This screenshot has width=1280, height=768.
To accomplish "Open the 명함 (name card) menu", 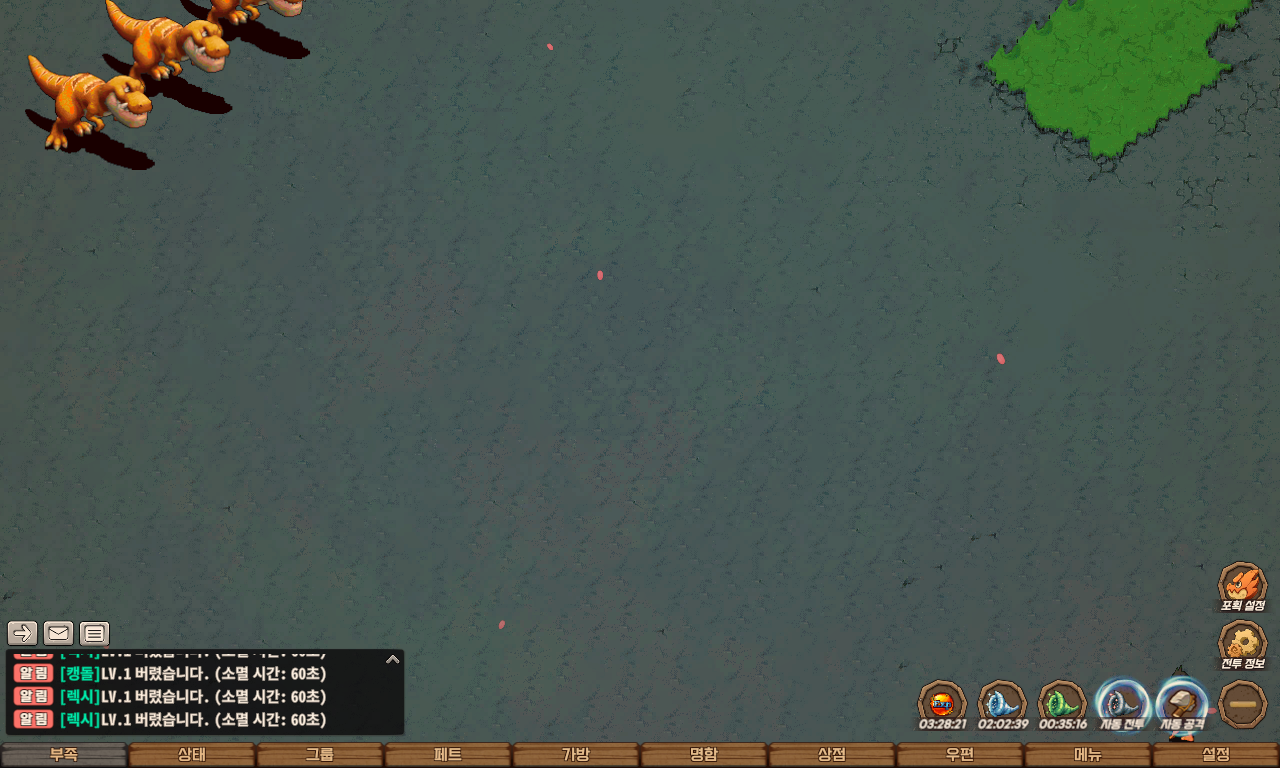I will click(704, 755).
